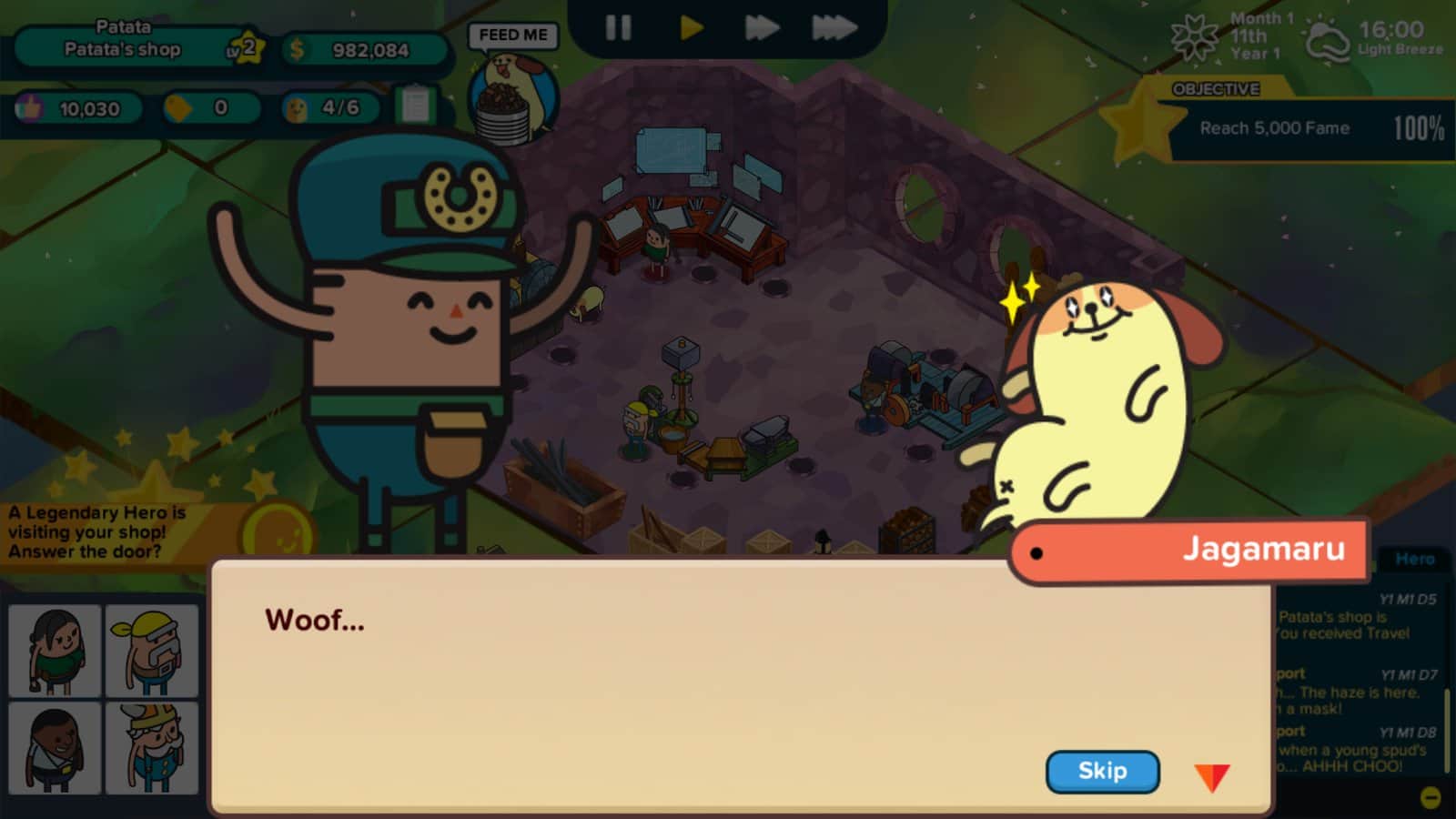Activate triple fast-forward speed

(x=834, y=28)
